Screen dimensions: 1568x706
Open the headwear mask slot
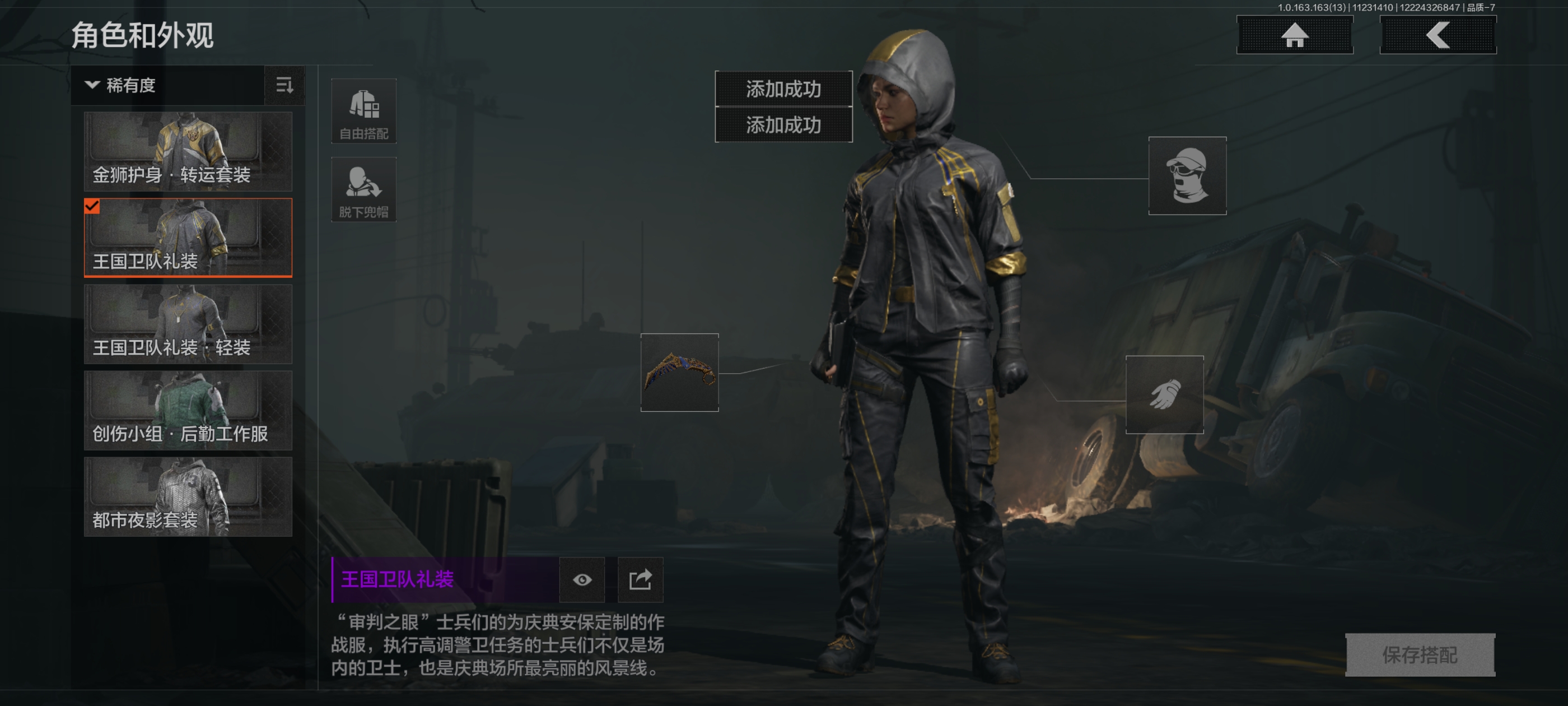[1187, 175]
